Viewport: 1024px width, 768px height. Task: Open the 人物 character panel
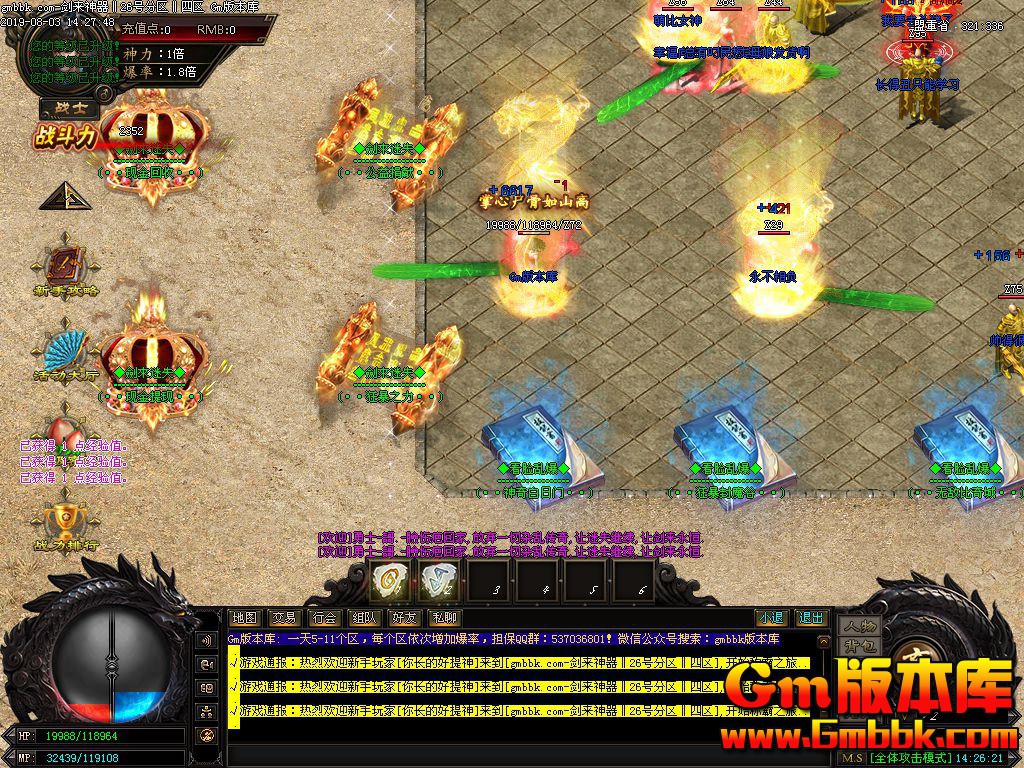(x=858, y=626)
